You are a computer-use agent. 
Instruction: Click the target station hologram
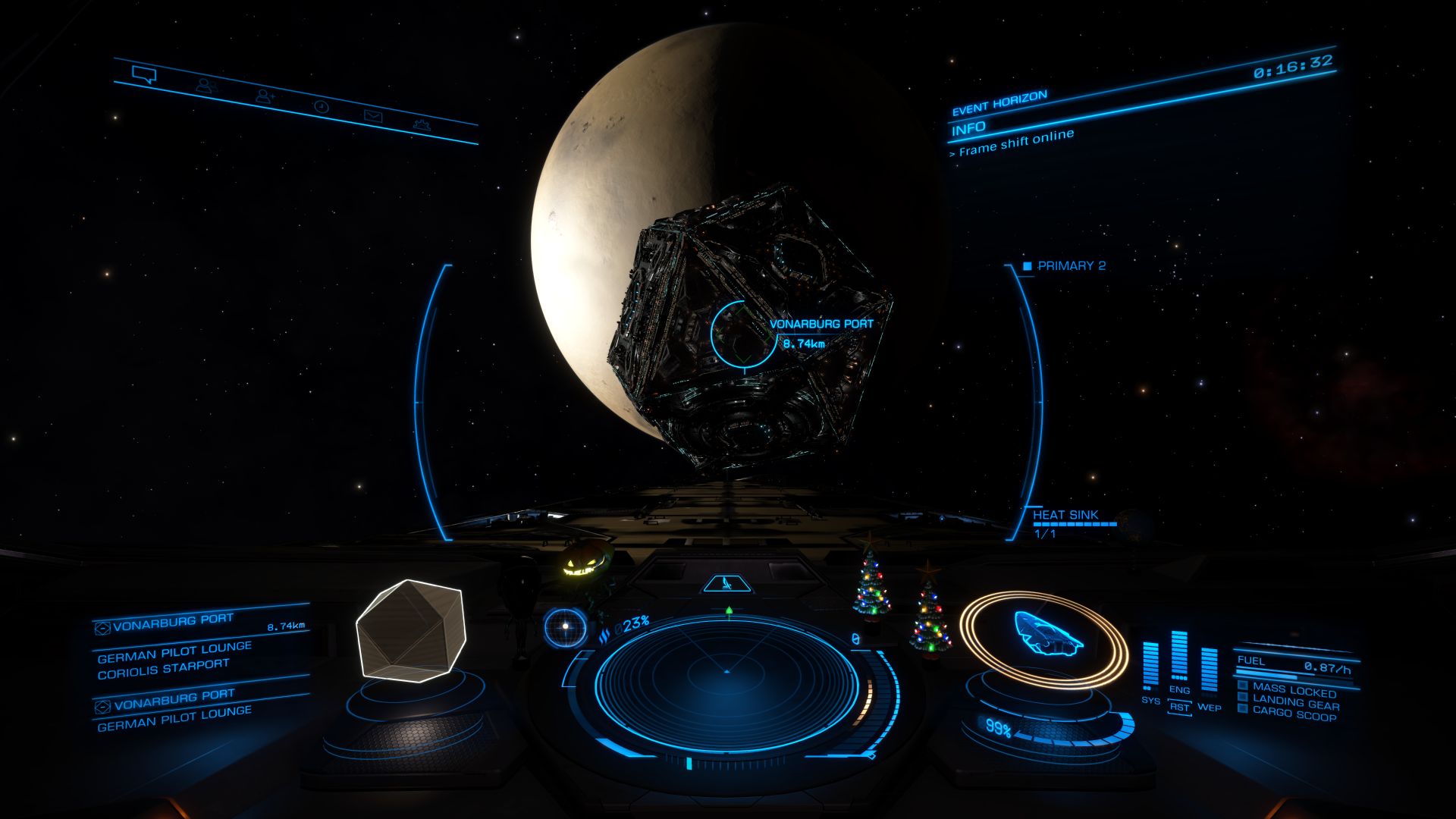[x=409, y=629]
